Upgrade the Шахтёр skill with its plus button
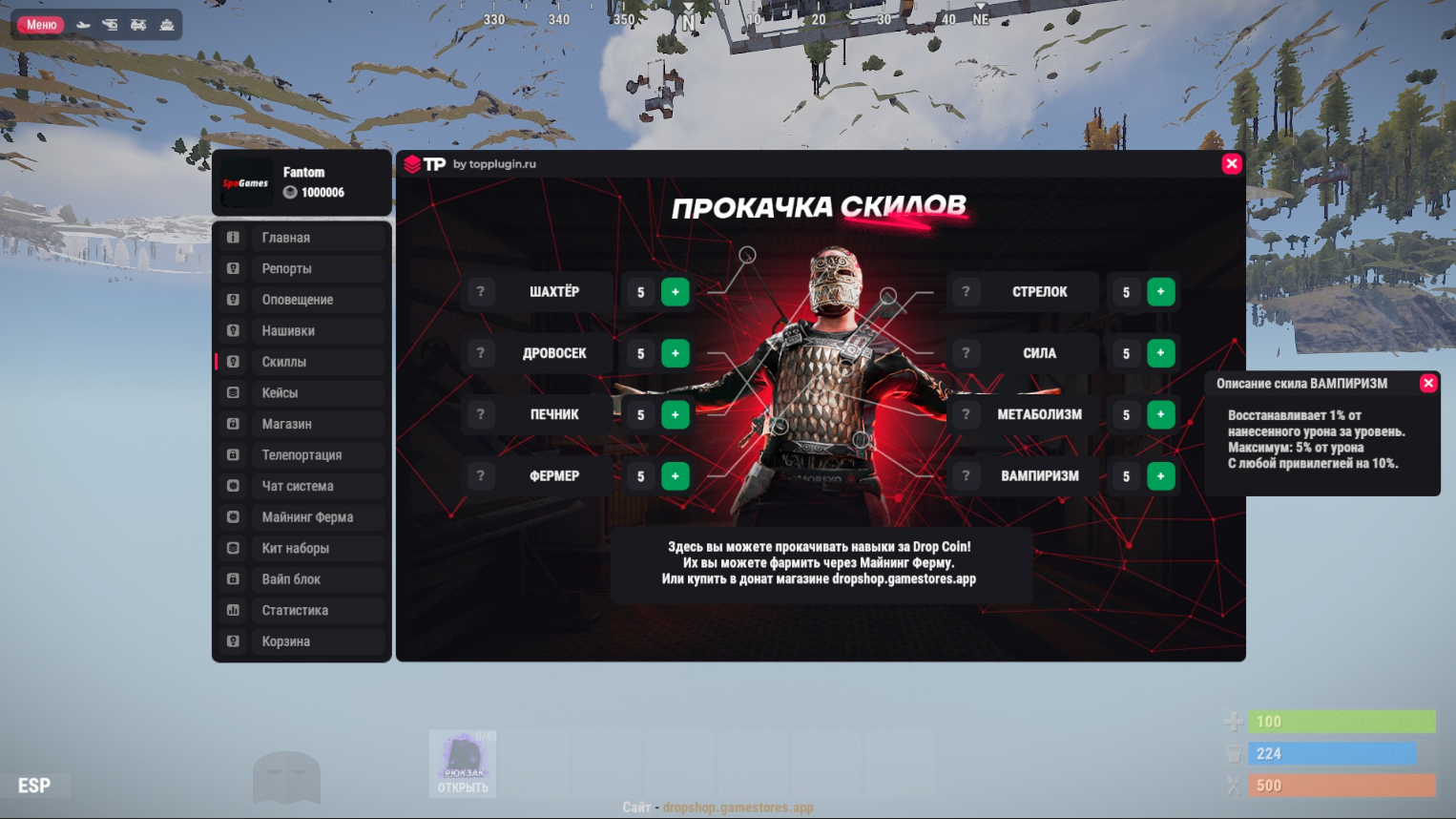 click(x=675, y=292)
